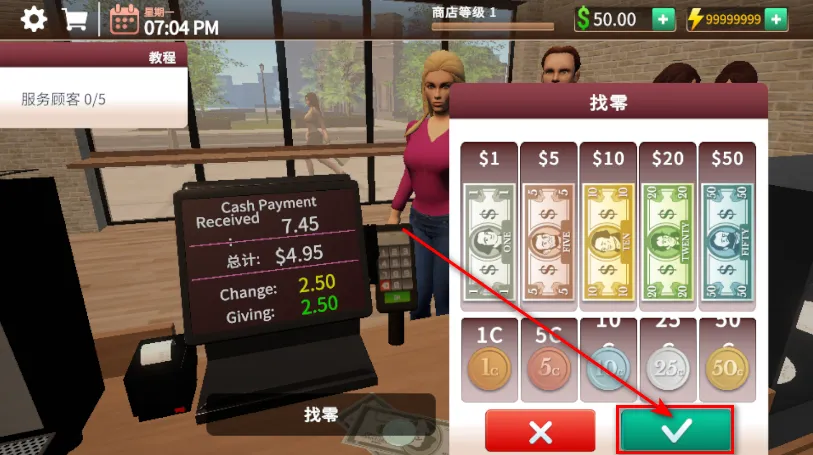The image size is (813, 455).
Task: Open the settings gear icon
Action: (x=34, y=19)
